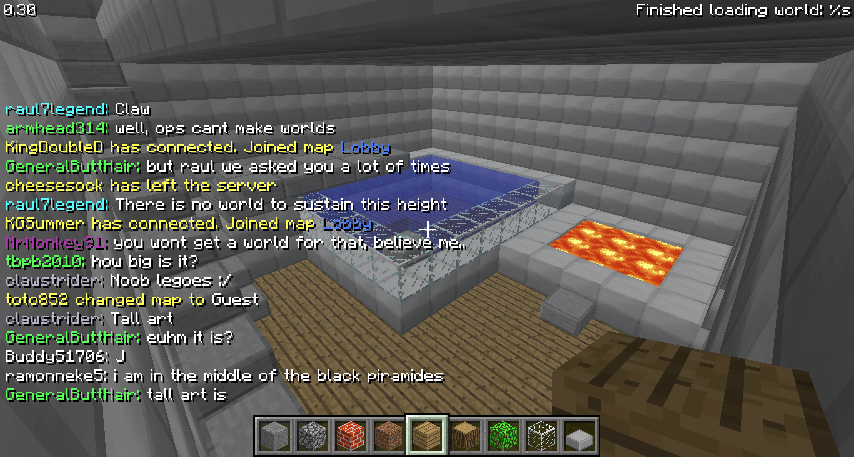Pick the dirt block hotbar slot
This screenshot has width=854, height=457.
(x=387, y=437)
